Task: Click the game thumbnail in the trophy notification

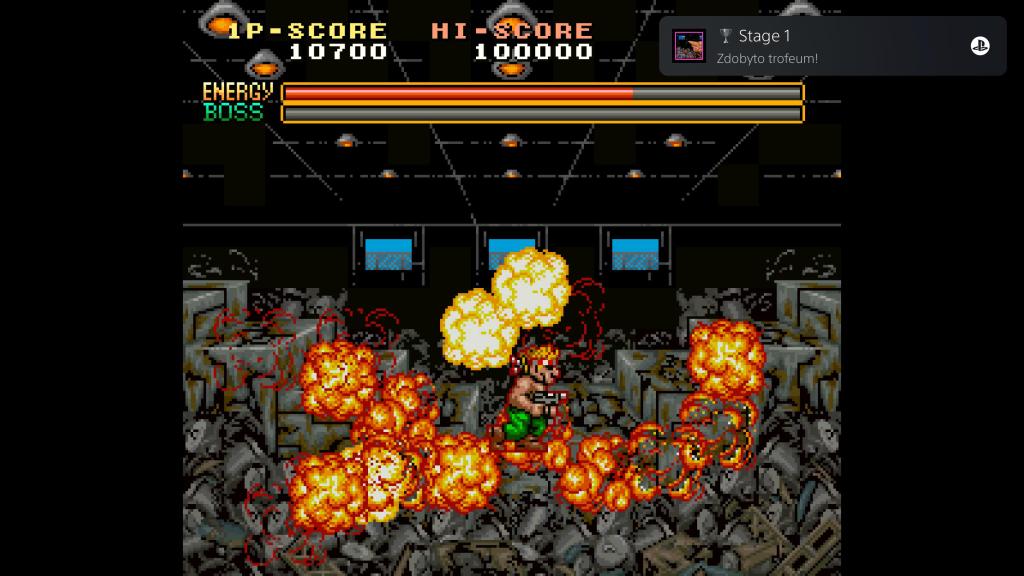Action: click(x=688, y=46)
